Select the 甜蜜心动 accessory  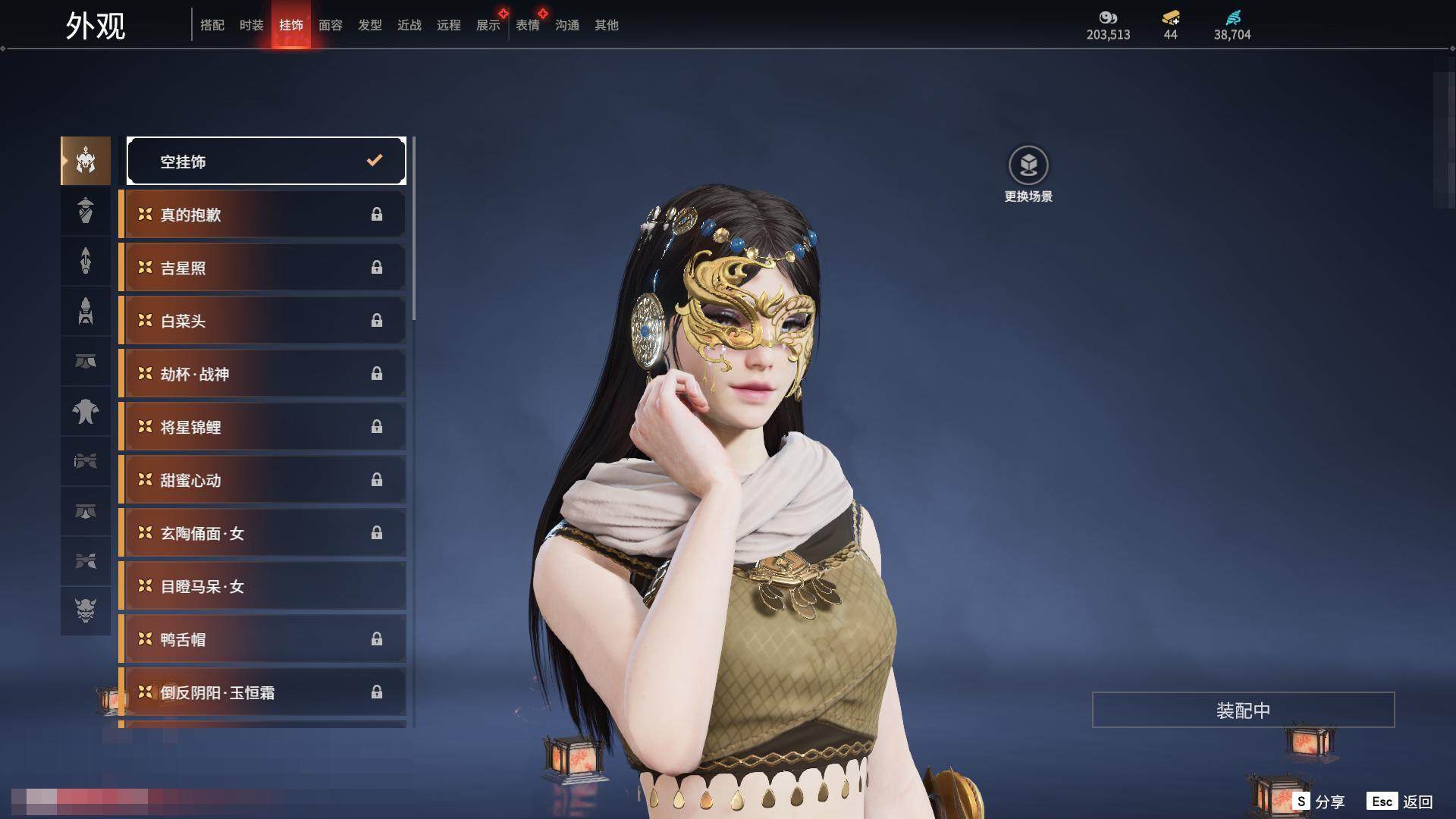(262, 480)
